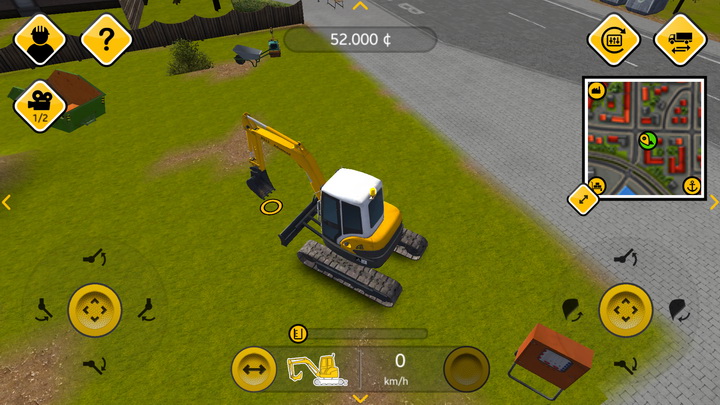Toggle the double-arrow control mode button
The width and height of the screenshot is (720, 405).
pos(253,370)
